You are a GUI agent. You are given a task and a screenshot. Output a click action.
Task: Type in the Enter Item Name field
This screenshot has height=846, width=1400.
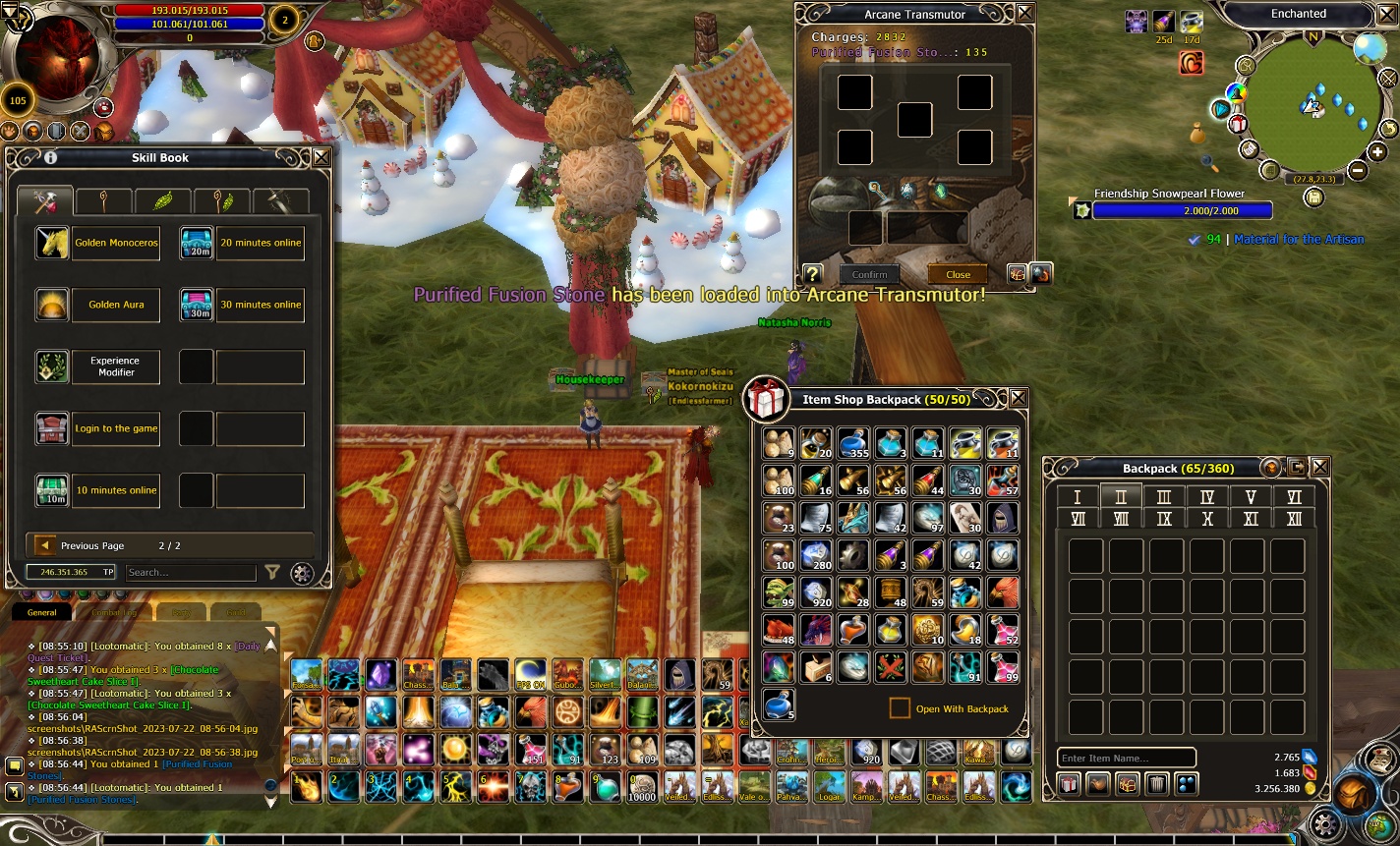click(x=1126, y=758)
